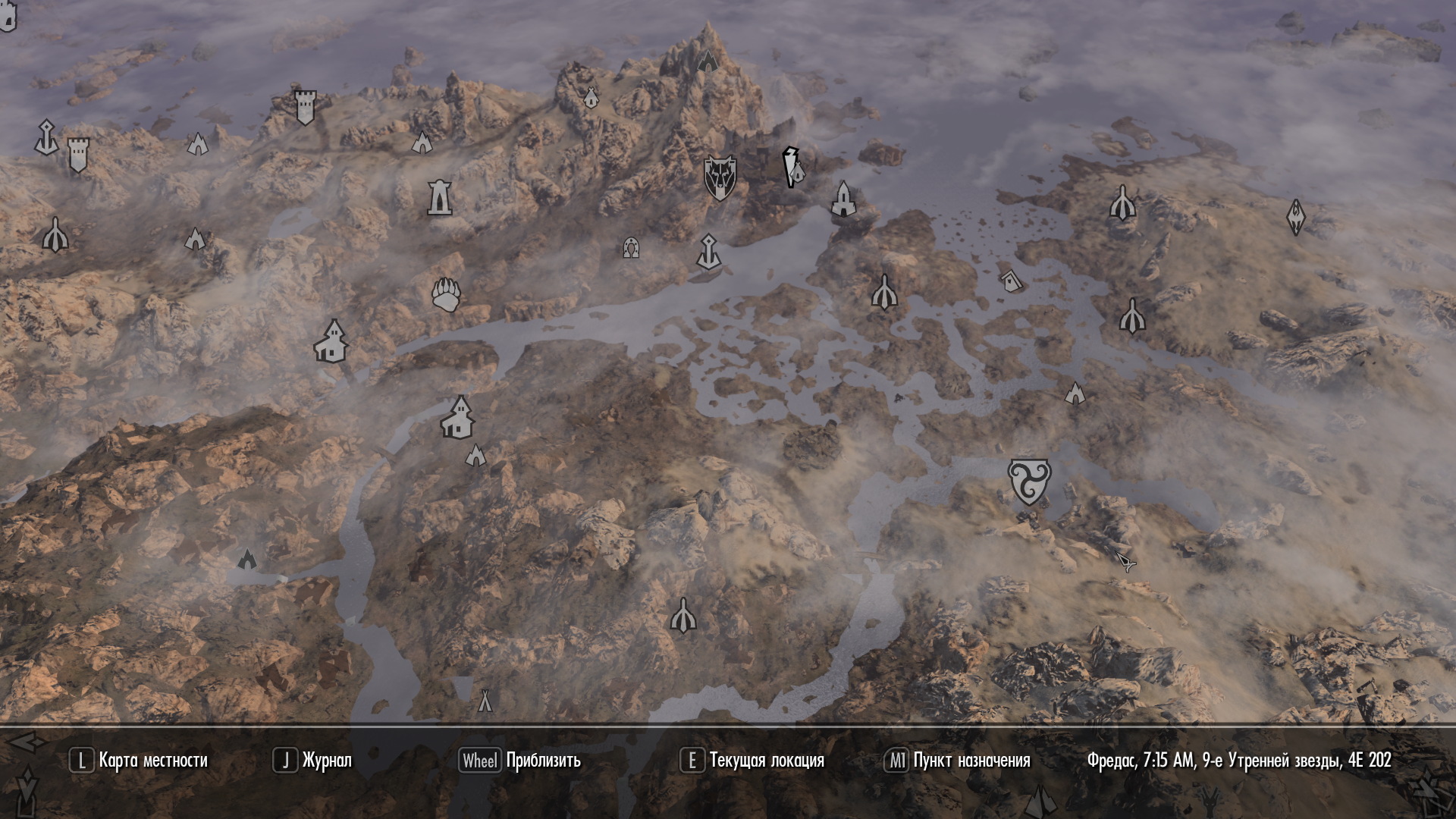Screen dimensions: 1456x819
Task: Choose the Morthal triskelion shield marker
Action: (1029, 481)
